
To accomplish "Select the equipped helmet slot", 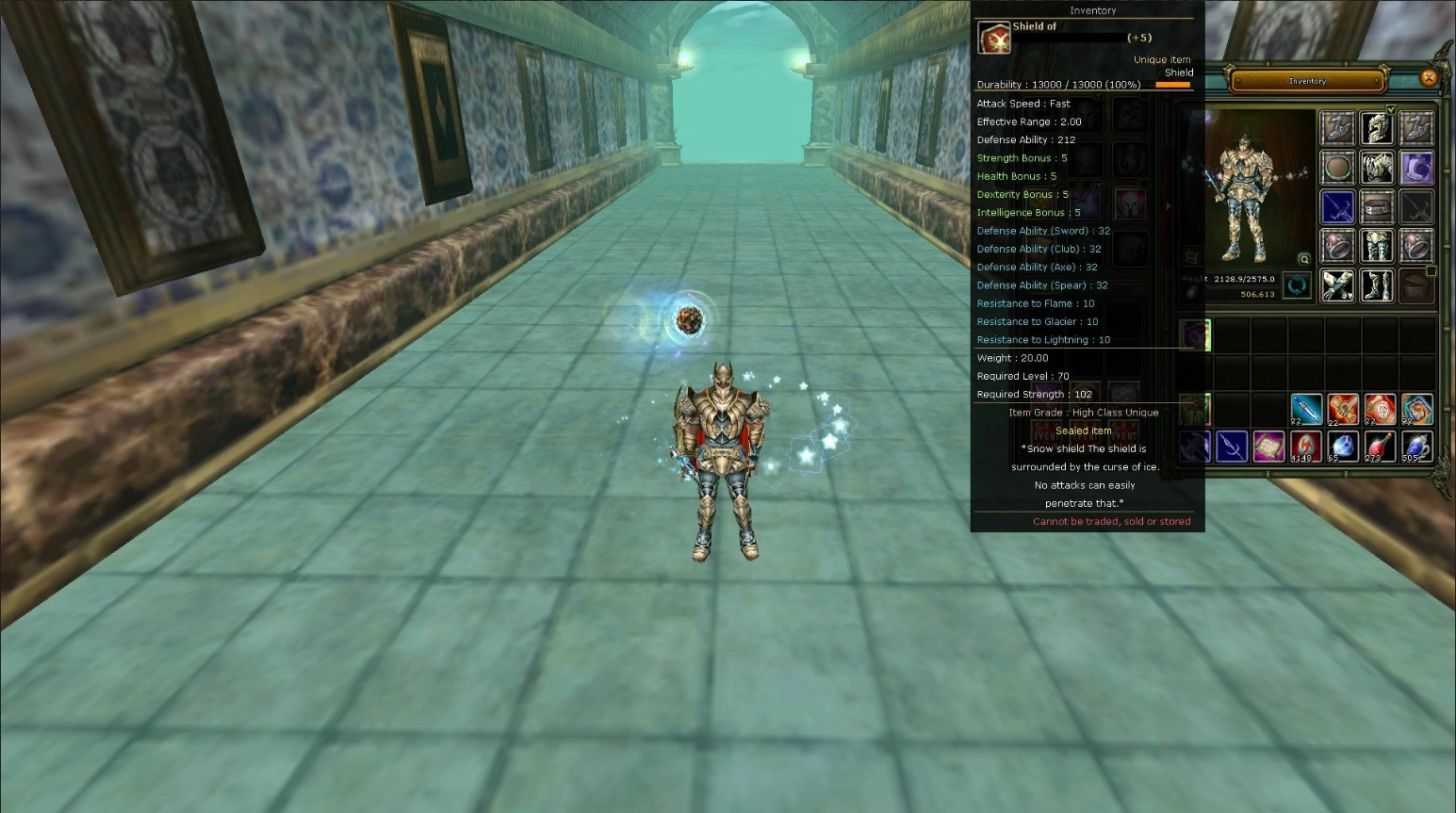I will [1378, 128].
